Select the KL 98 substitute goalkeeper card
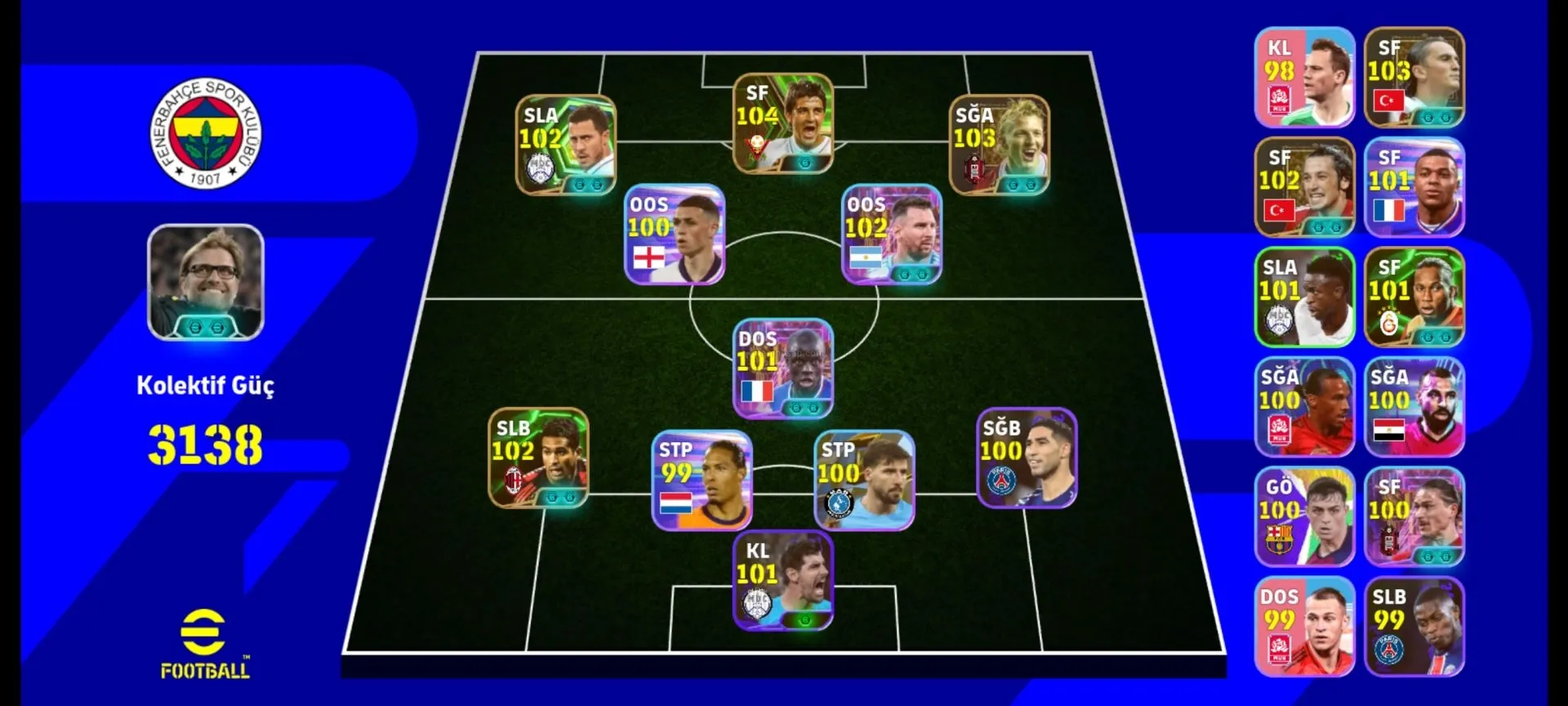This screenshot has height=706, width=1568. pyautogui.click(x=1304, y=78)
